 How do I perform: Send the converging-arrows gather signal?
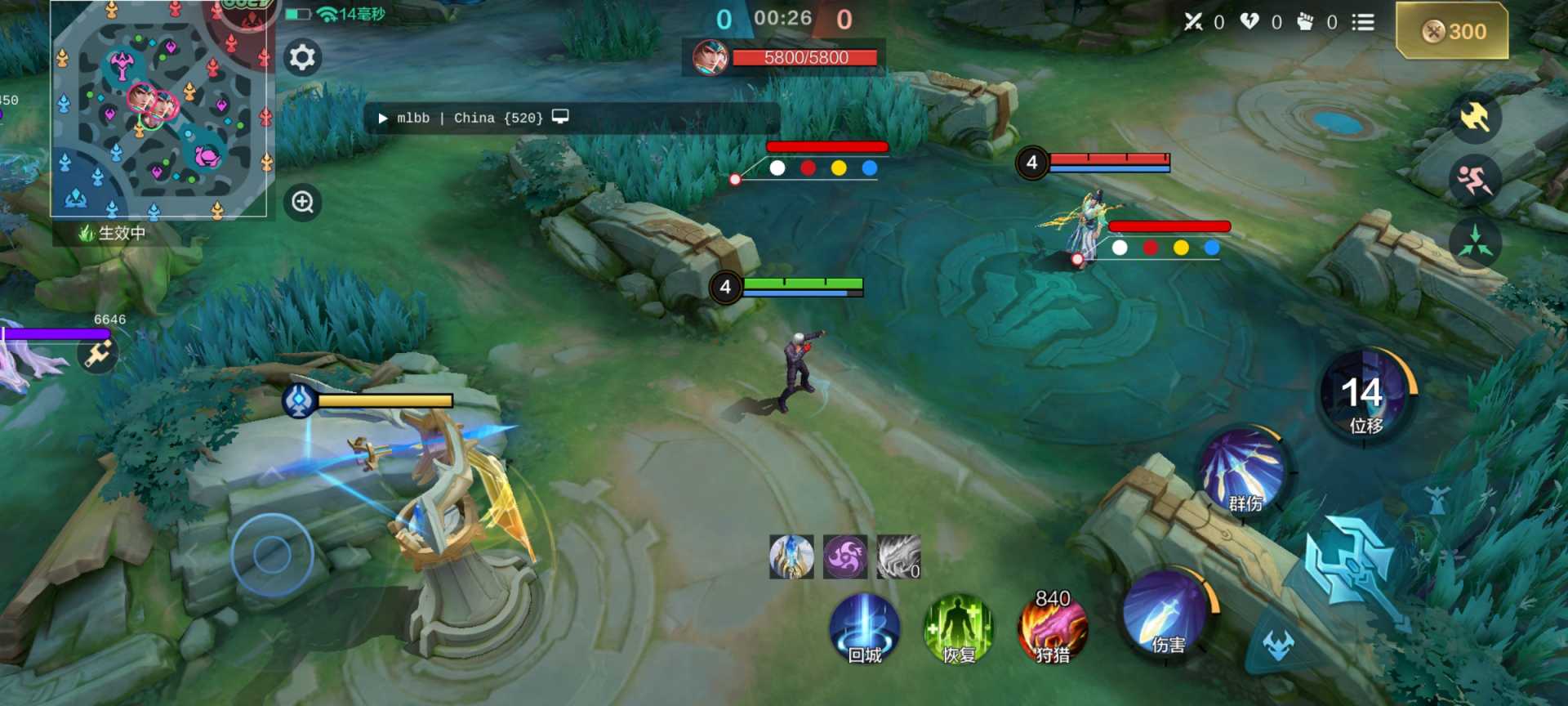tap(1475, 242)
